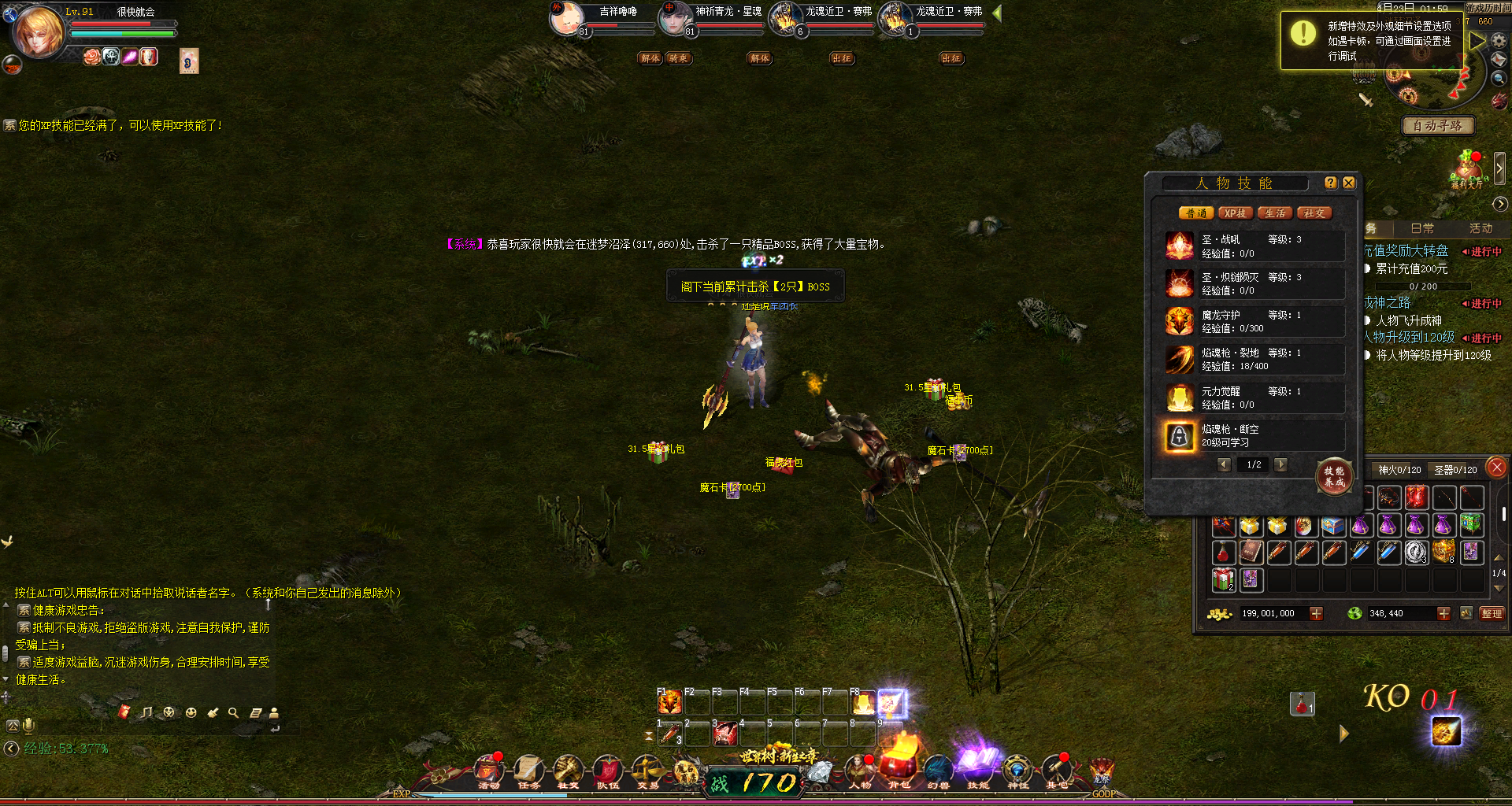Open the smiley emoji chat button

click(191, 712)
